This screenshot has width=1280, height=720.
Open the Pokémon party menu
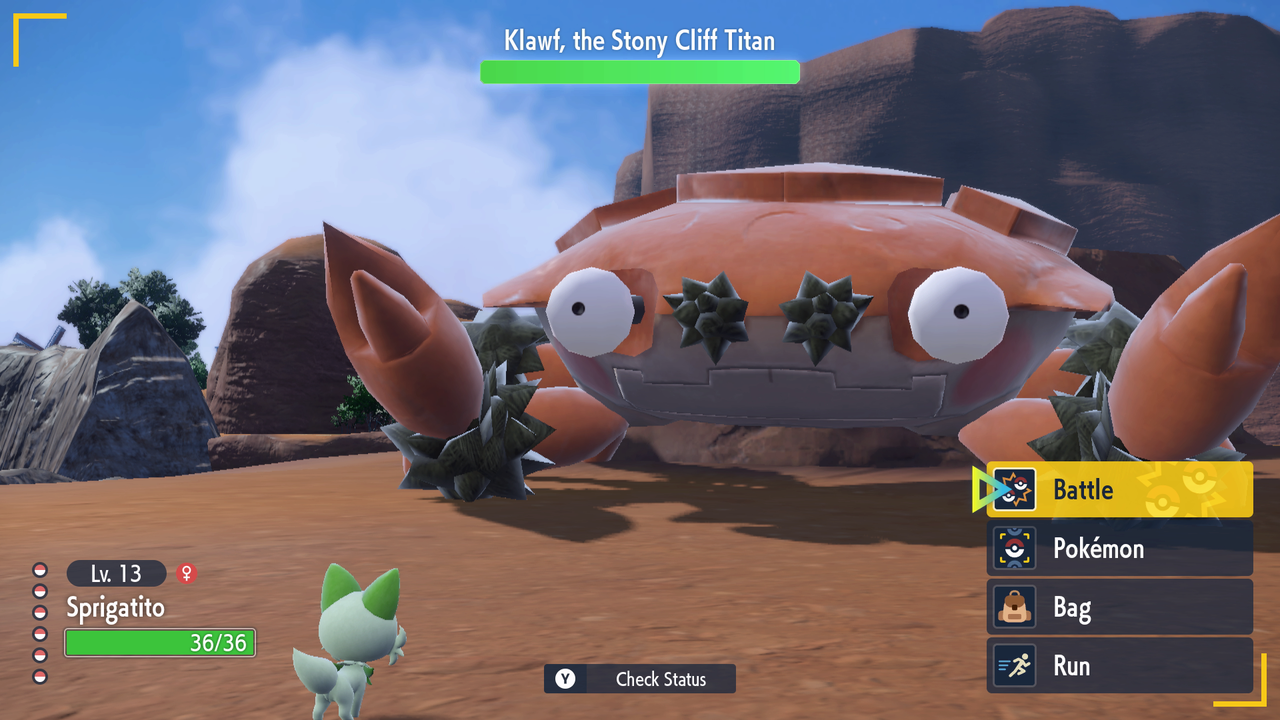click(x=1119, y=549)
